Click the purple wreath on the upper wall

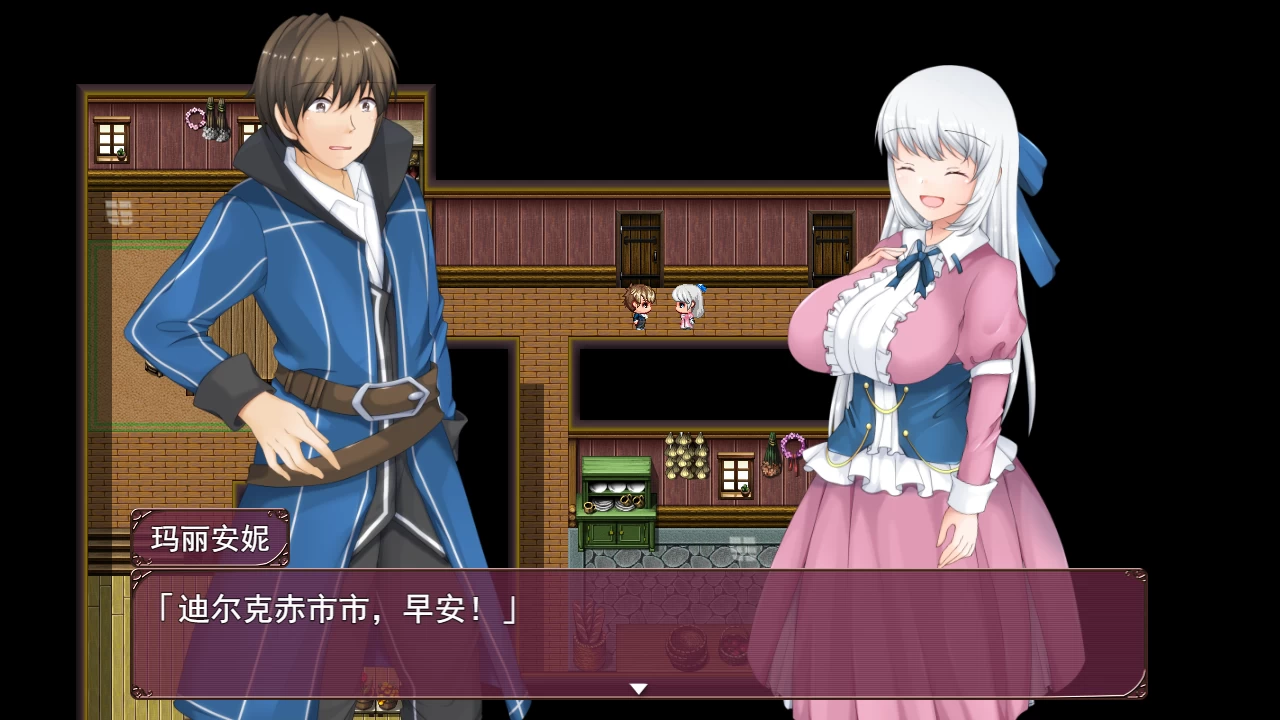[196, 117]
